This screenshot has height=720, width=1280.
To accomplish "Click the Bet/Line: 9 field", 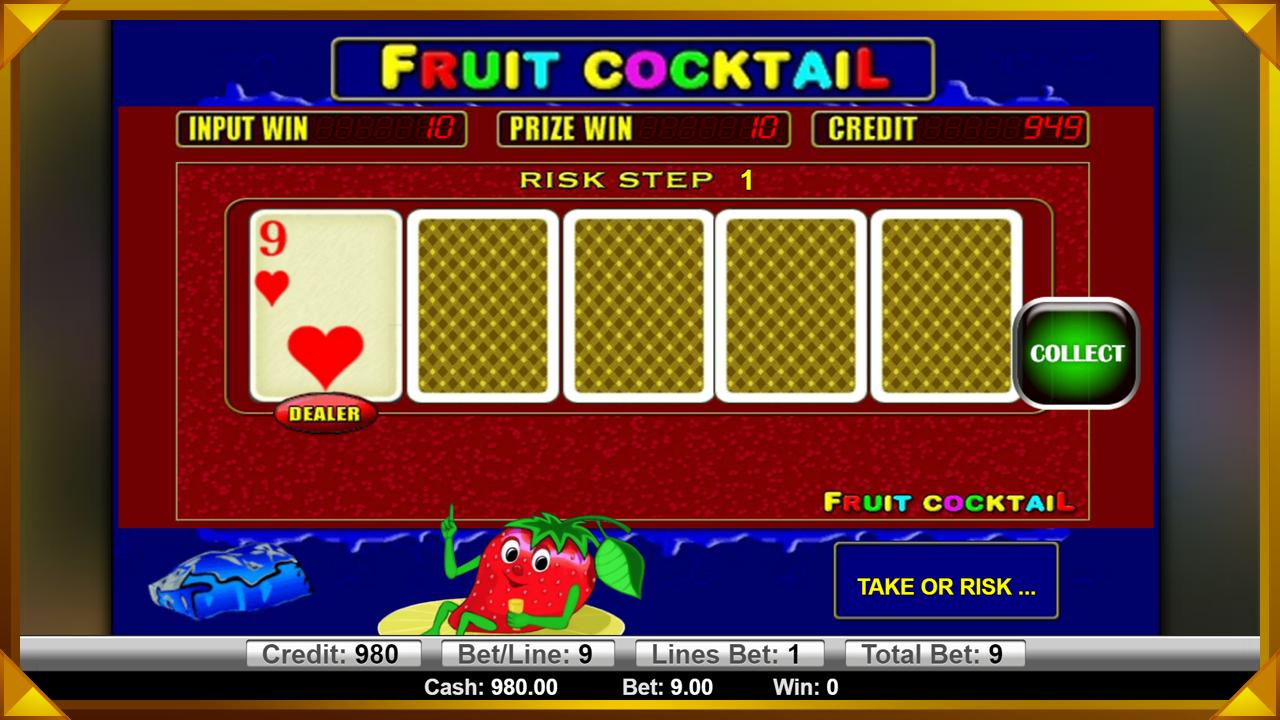I will click(x=527, y=653).
